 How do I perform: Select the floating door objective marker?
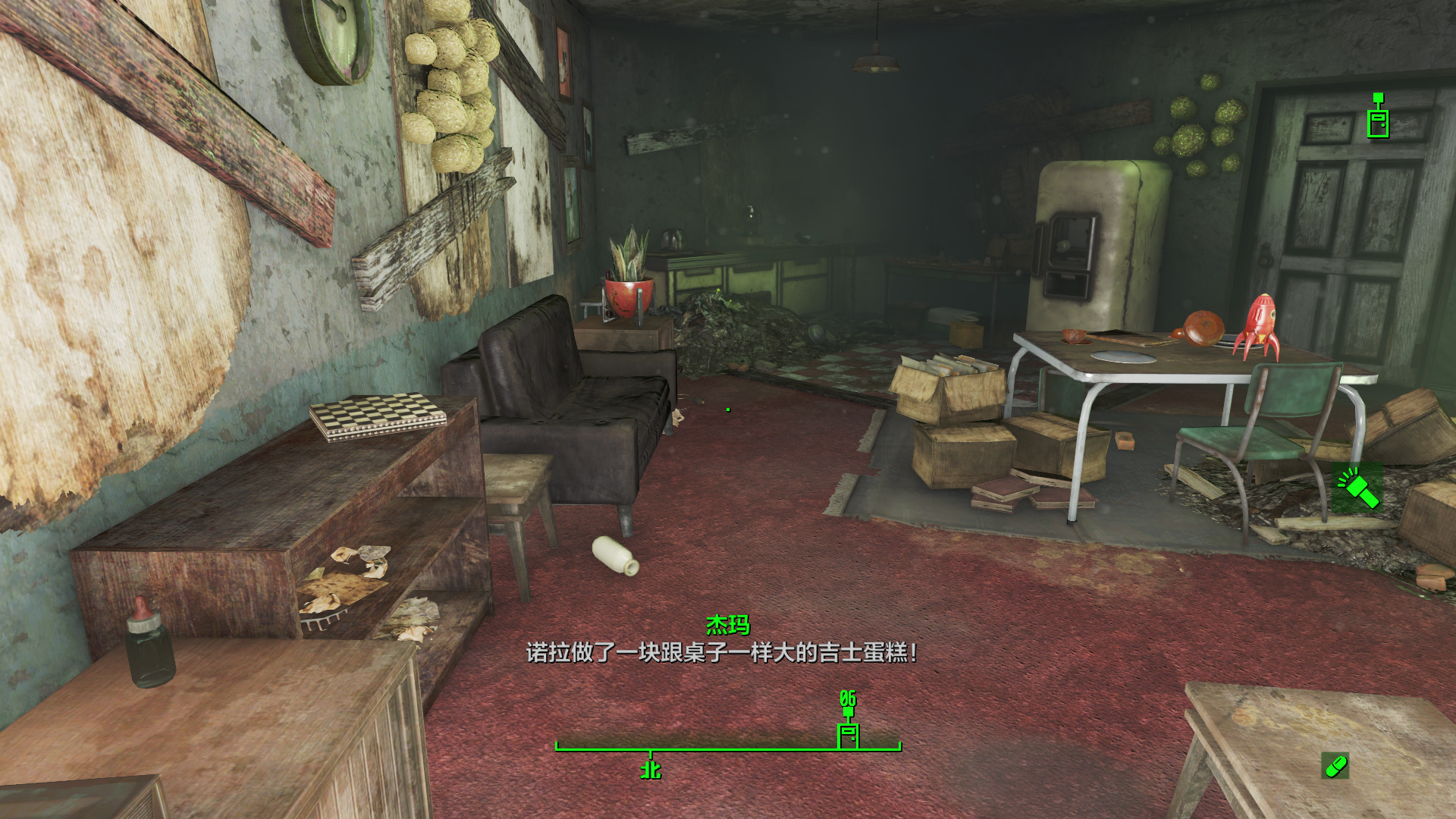pos(1378,118)
